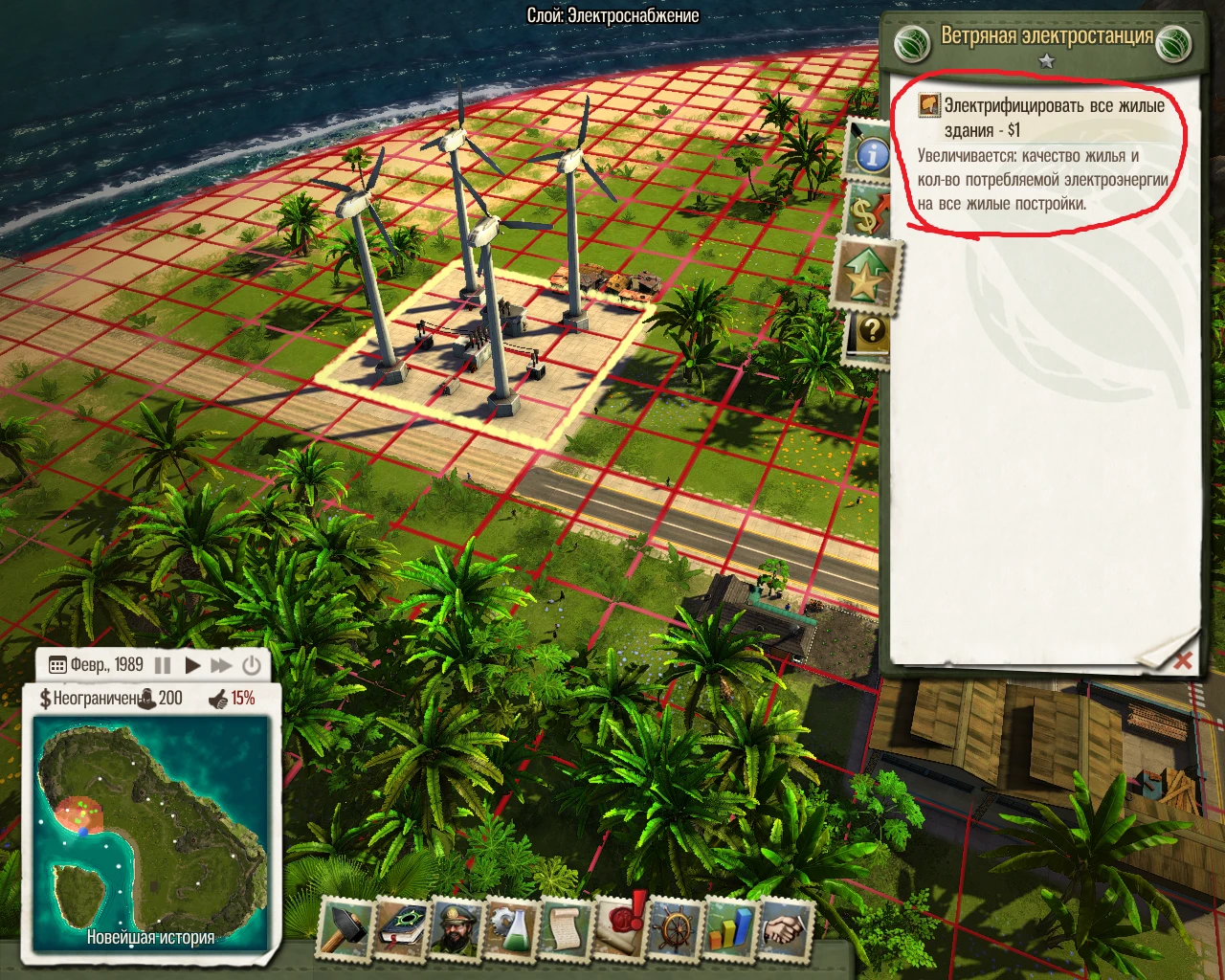
Task: Switch to the building info tab
Action: coord(871,153)
